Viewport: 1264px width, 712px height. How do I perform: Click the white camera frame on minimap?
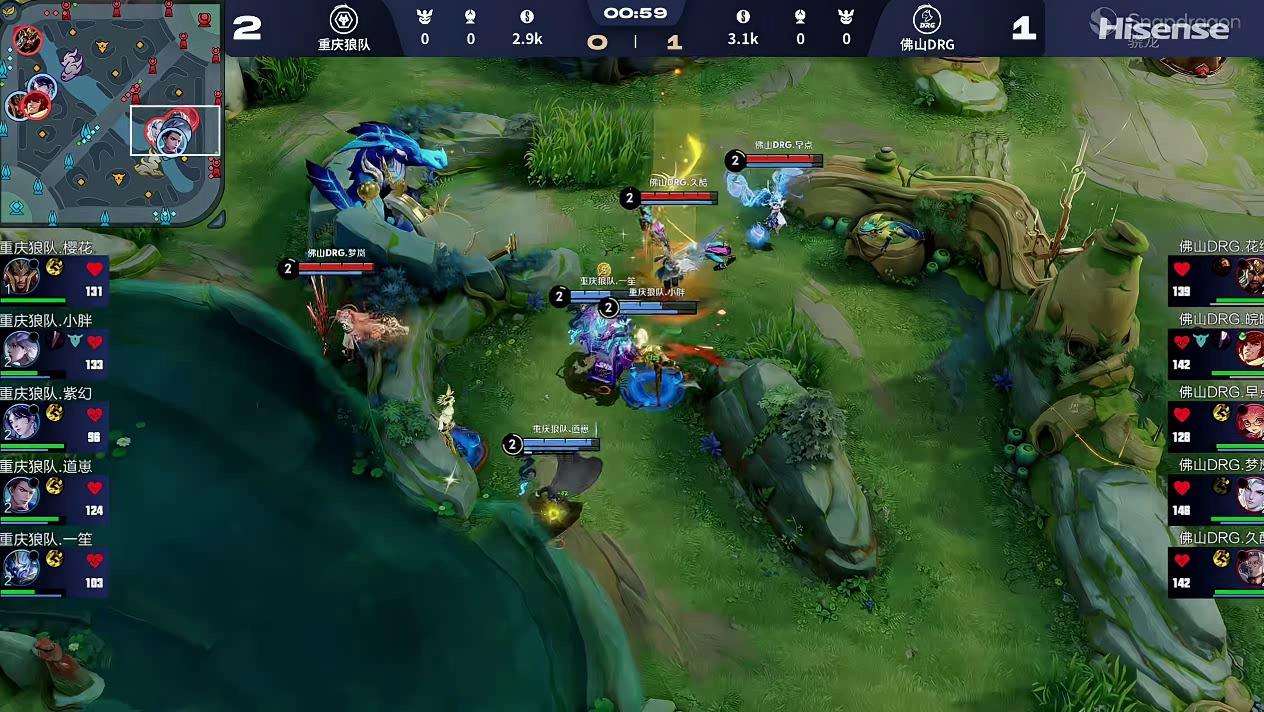click(175, 130)
